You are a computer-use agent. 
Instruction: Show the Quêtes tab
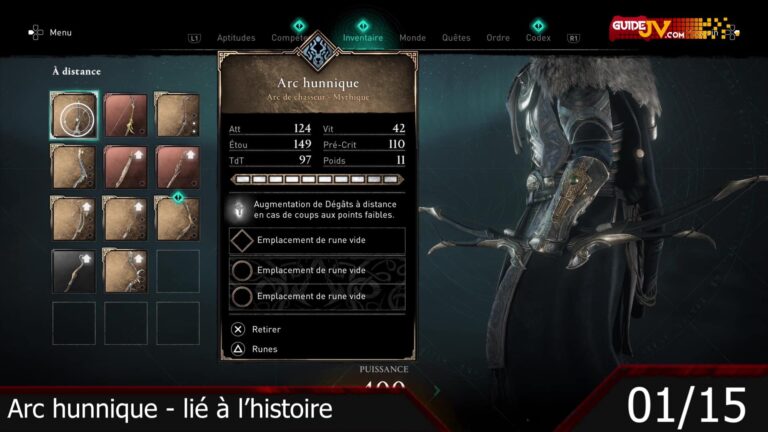point(456,38)
